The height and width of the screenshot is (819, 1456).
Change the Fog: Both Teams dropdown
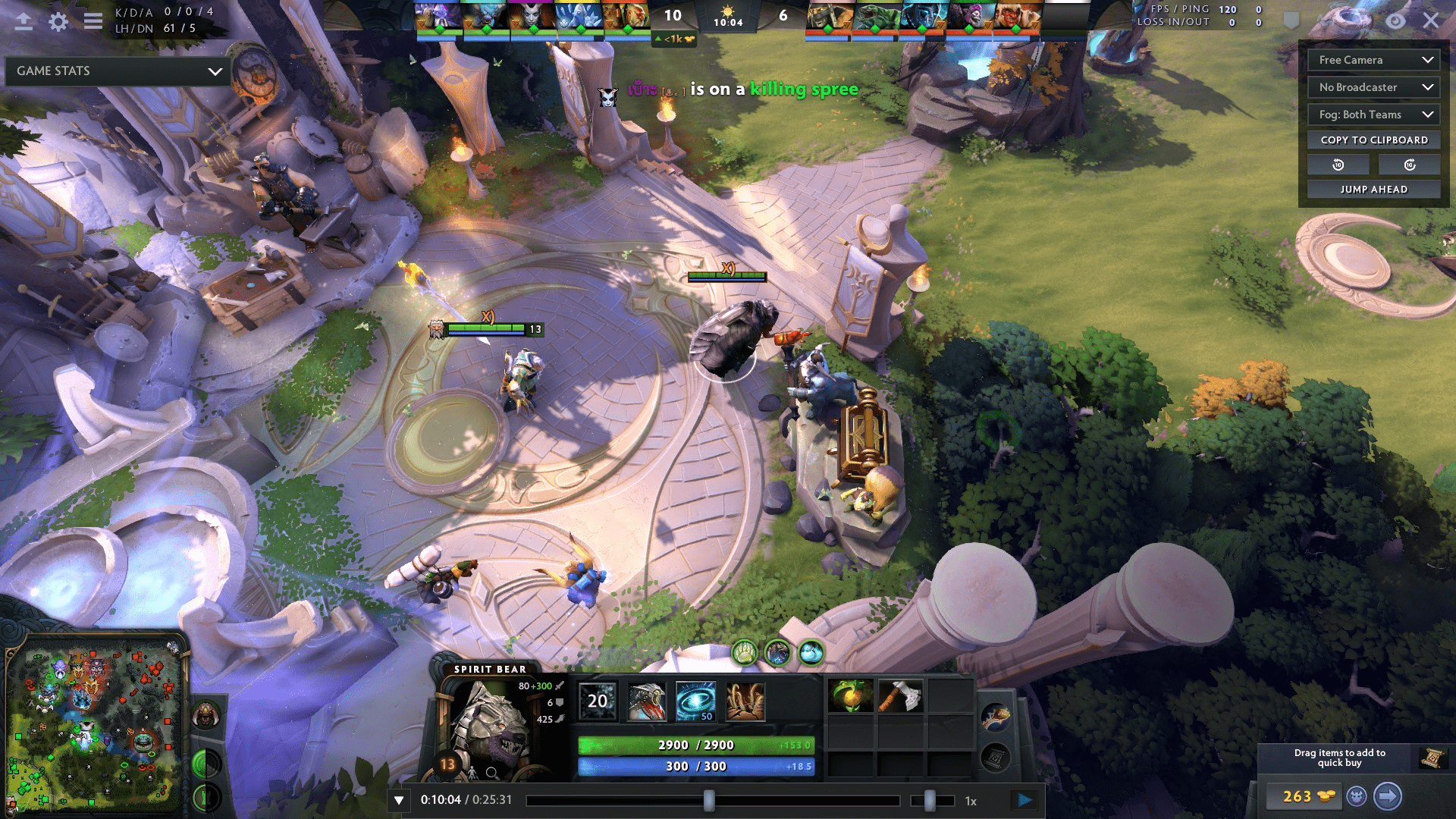(x=1373, y=115)
